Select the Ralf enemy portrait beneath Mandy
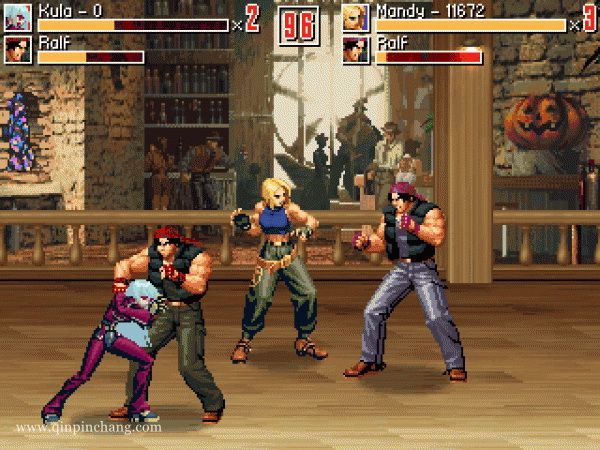This screenshot has width=600, height=450. (356, 49)
